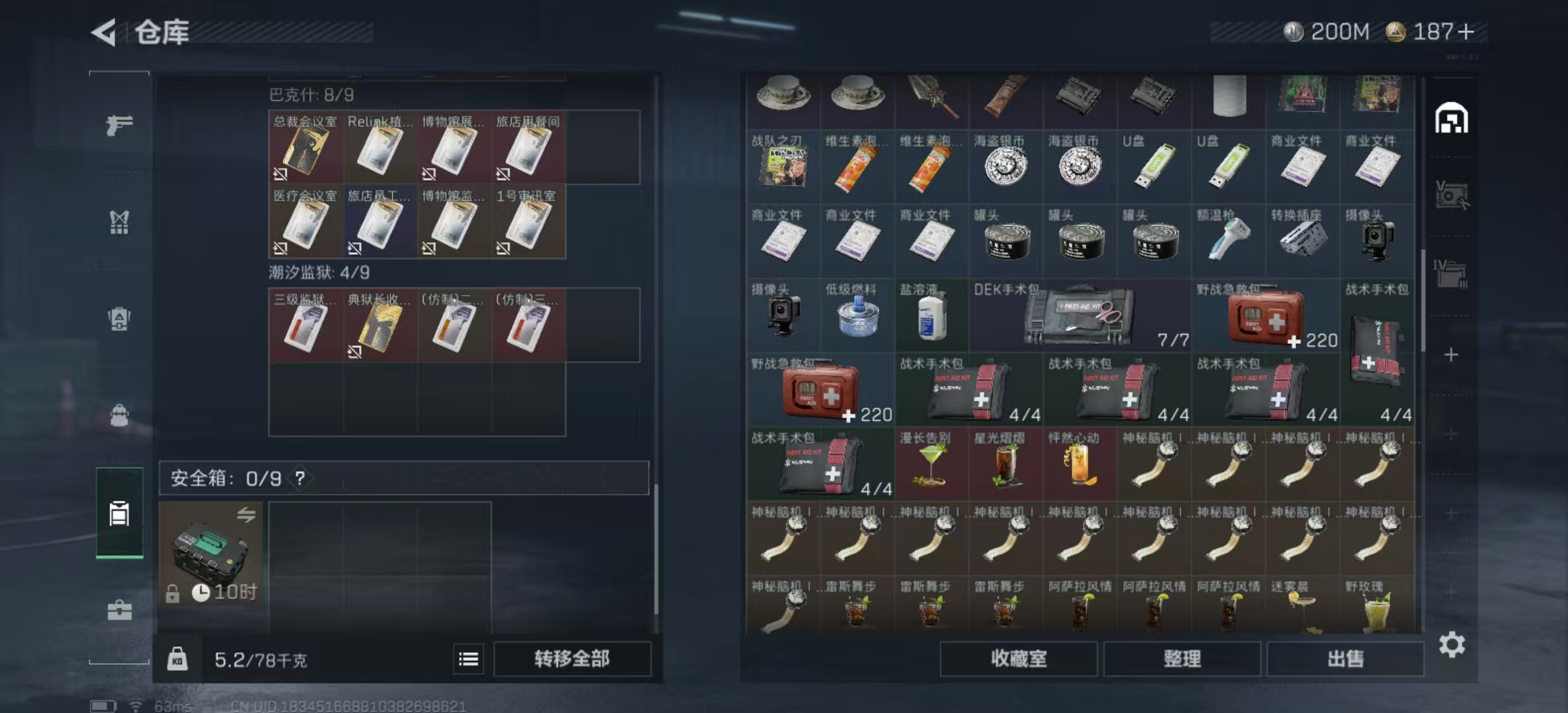Toggle the marker on 总裁会议室 keycard
The width and height of the screenshot is (1568, 713).
click(x=280, y=176)
